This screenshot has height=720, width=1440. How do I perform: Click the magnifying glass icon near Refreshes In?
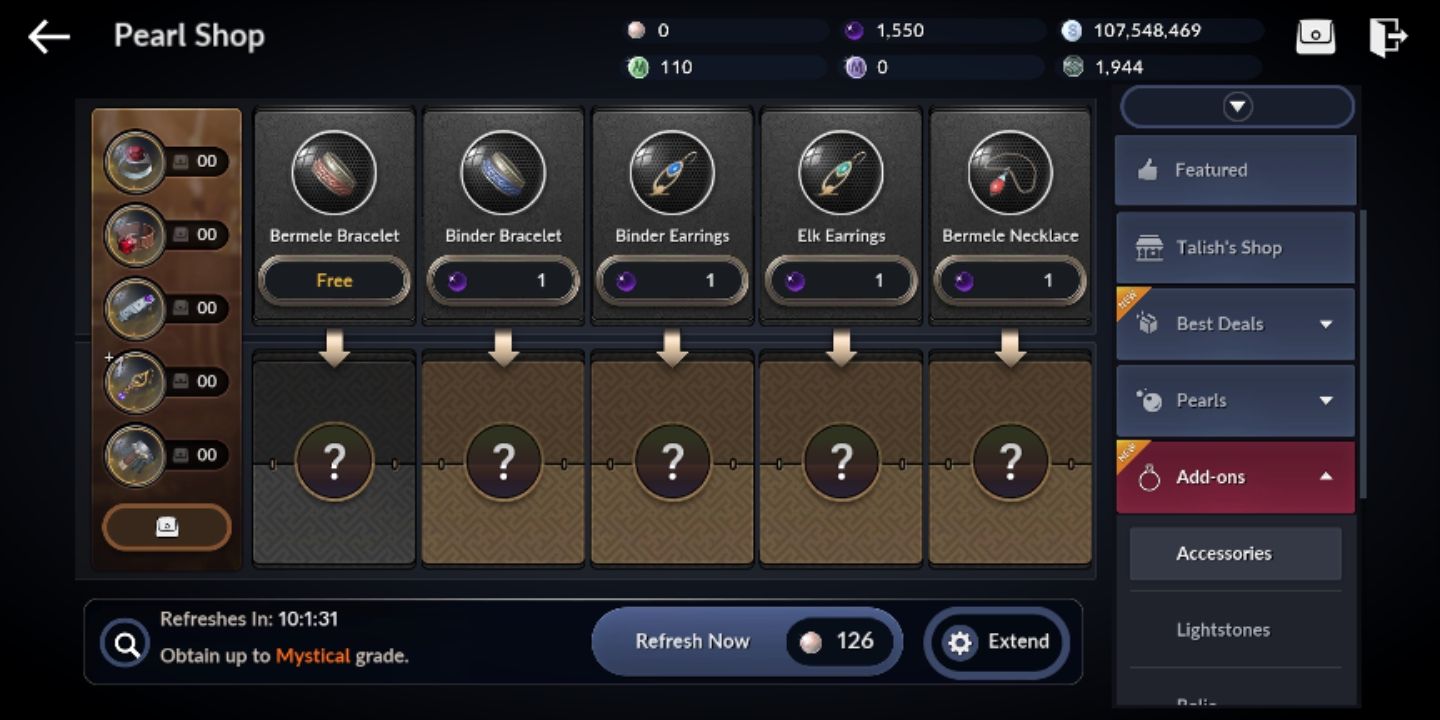click(125, 641)
